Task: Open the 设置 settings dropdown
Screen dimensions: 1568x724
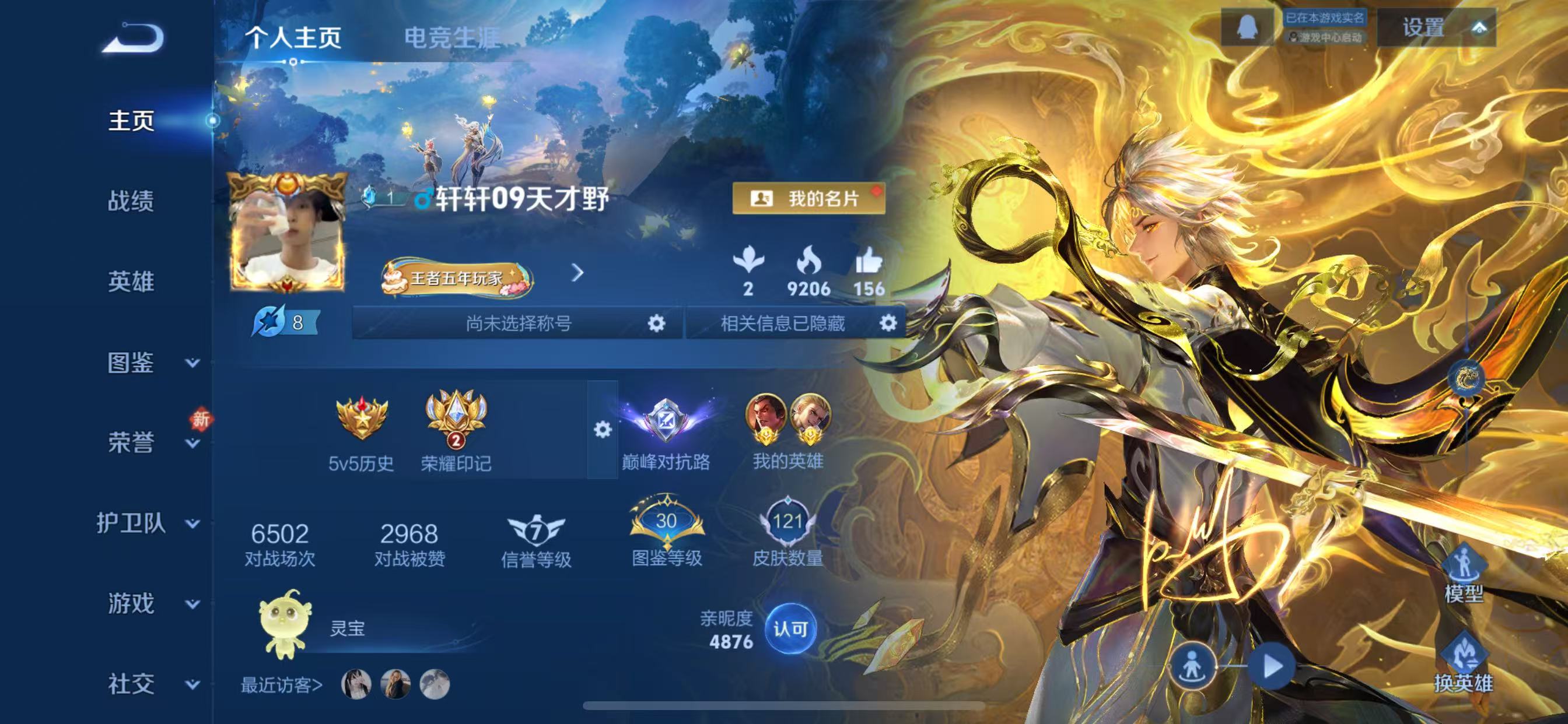Action: point(1437,28)
